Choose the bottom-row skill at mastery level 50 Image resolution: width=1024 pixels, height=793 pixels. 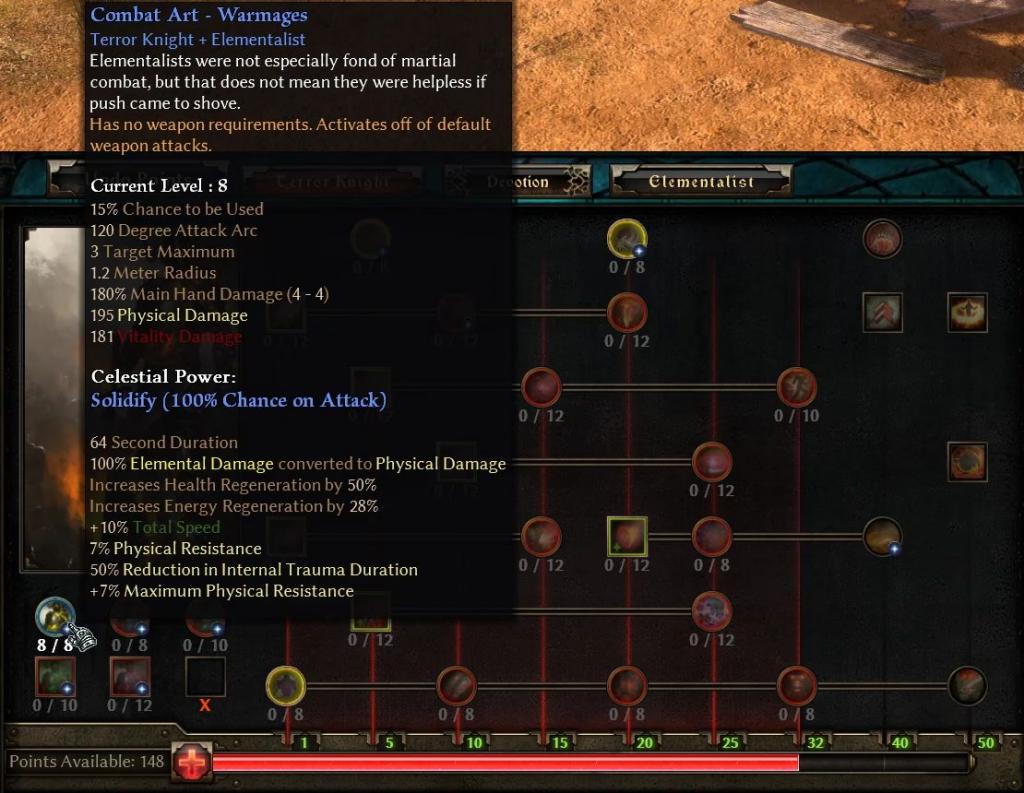click(x=967, y=686)
